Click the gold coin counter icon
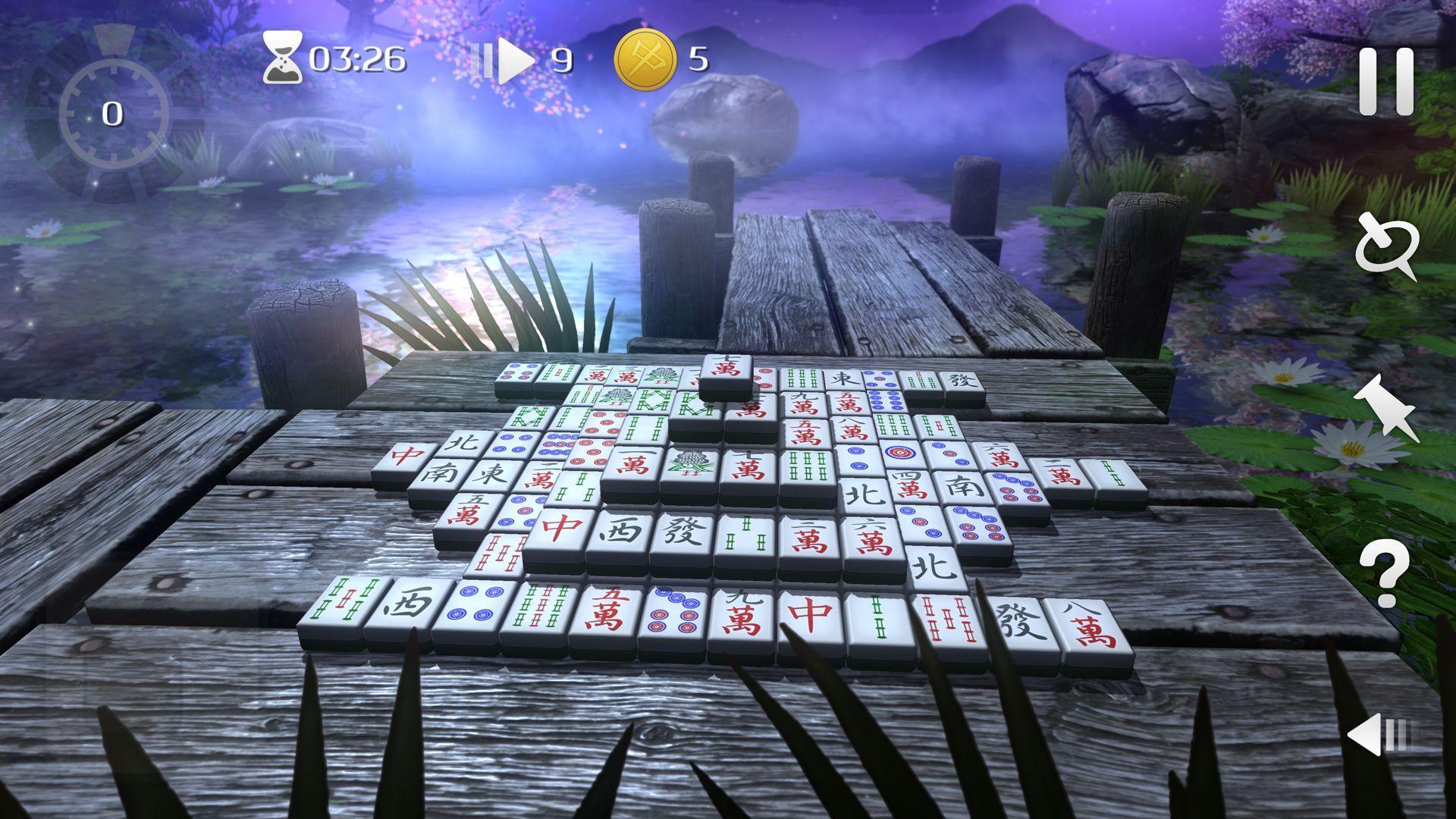Viewport: 1456px width, 819px height. click(x=644, y=61)
